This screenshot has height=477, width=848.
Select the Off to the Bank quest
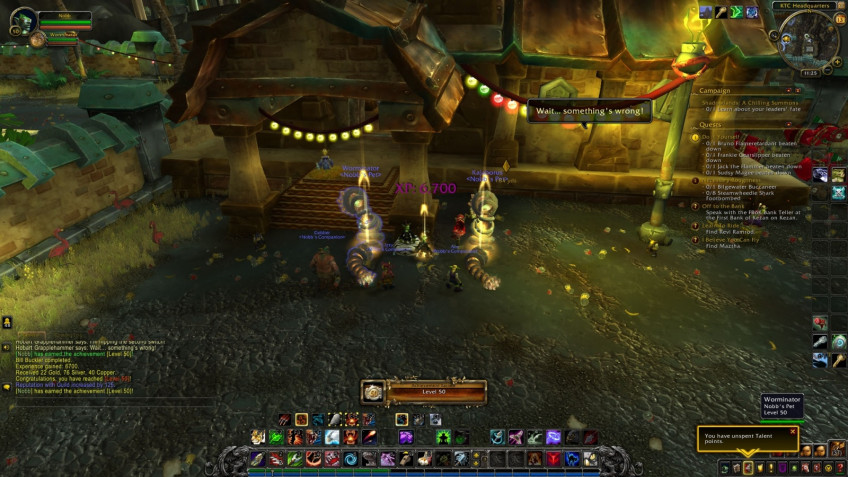[x=730, y=204]
